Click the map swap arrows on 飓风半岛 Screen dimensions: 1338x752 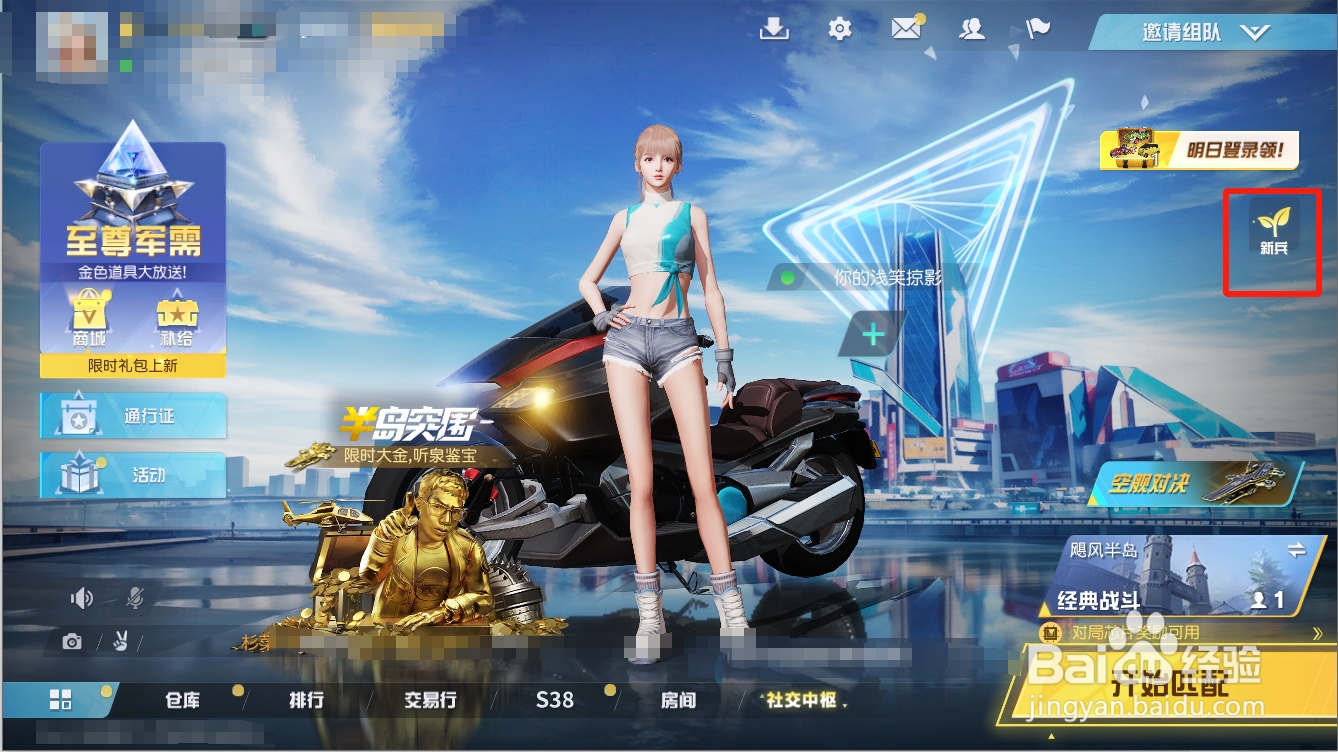[1296, 551]
